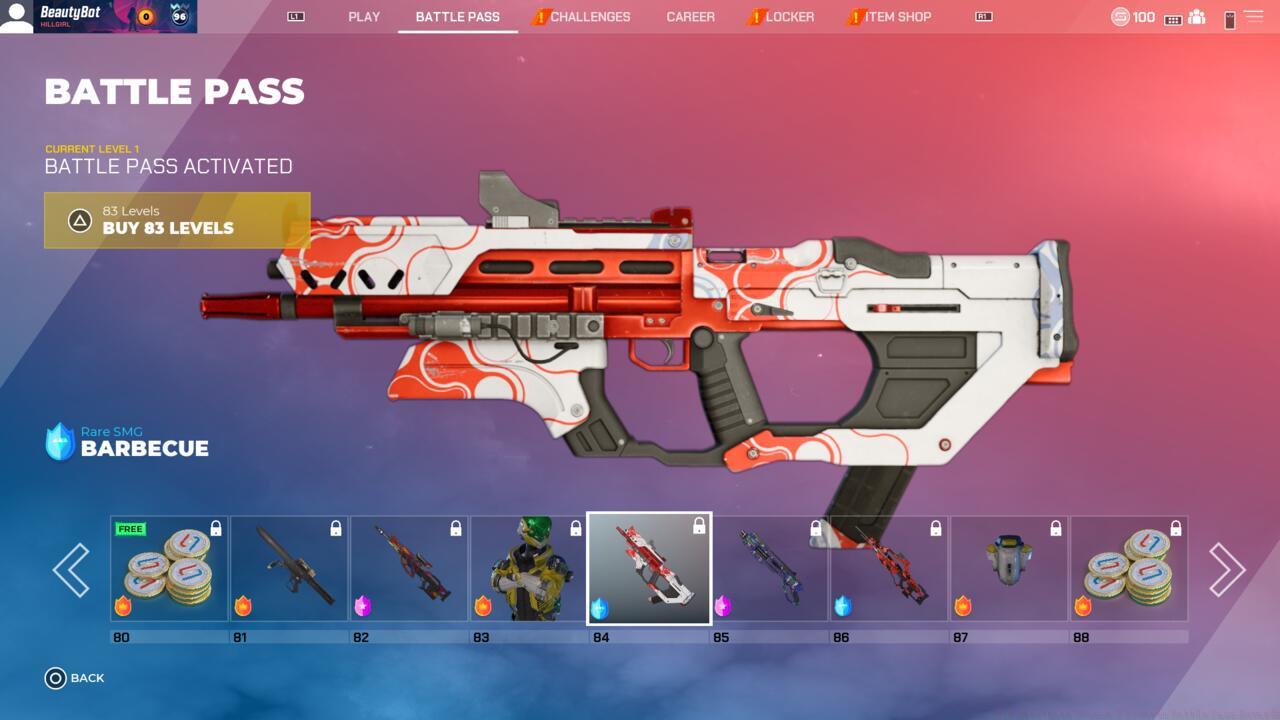
Task: Open the hamburger main menu
Action: click(x=1253, y=17)
